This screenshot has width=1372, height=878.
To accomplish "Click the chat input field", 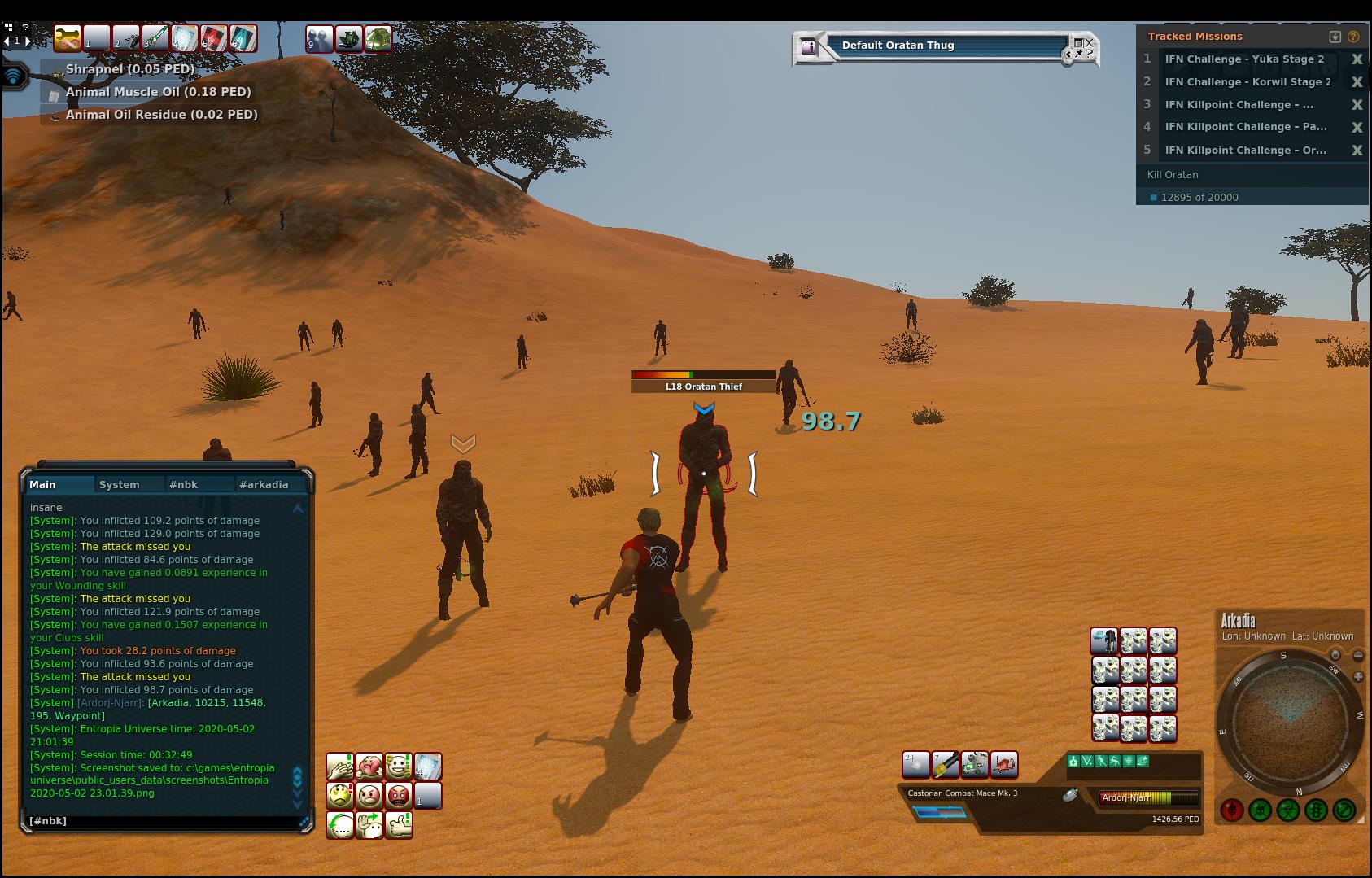I will pyautogui.click(x=163, y=821).
